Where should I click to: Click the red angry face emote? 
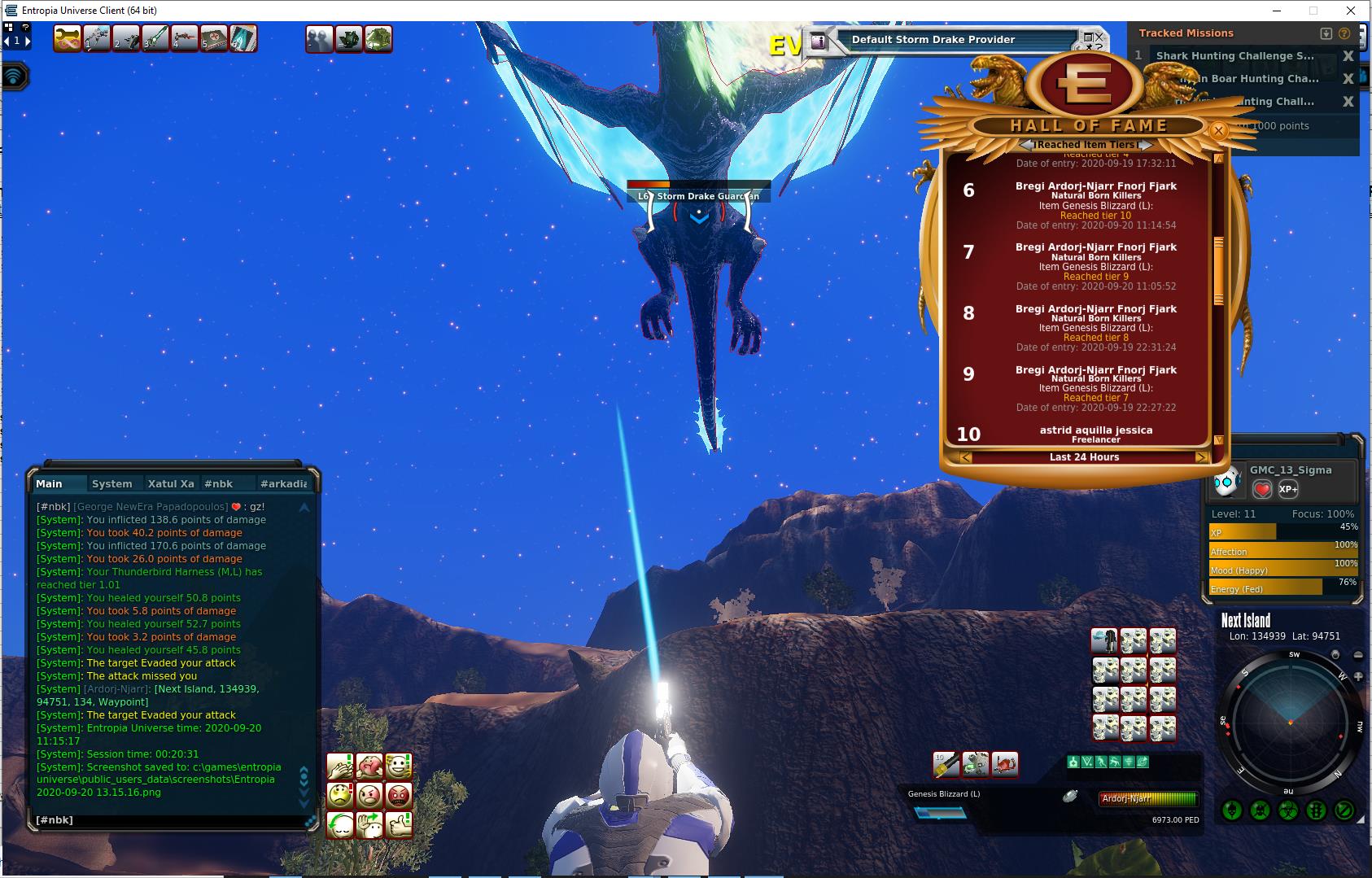coord(398,795)
